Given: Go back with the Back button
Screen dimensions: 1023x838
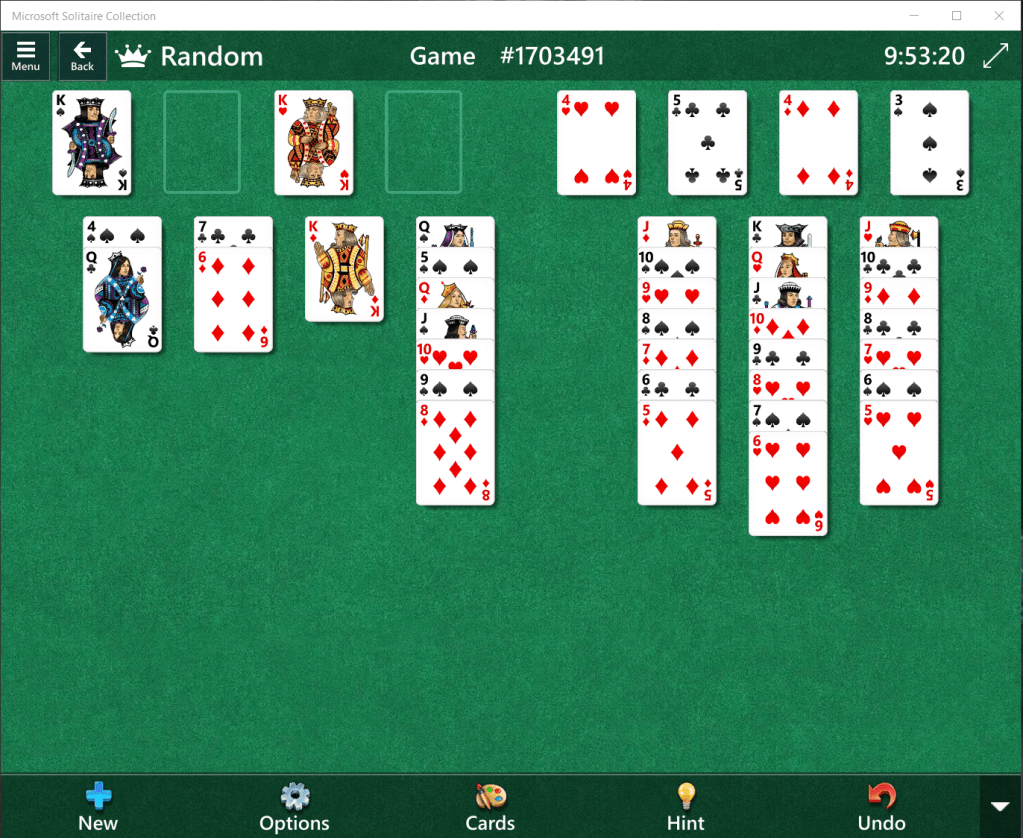Looking at the screenshot, I should (x=82, y=55).
